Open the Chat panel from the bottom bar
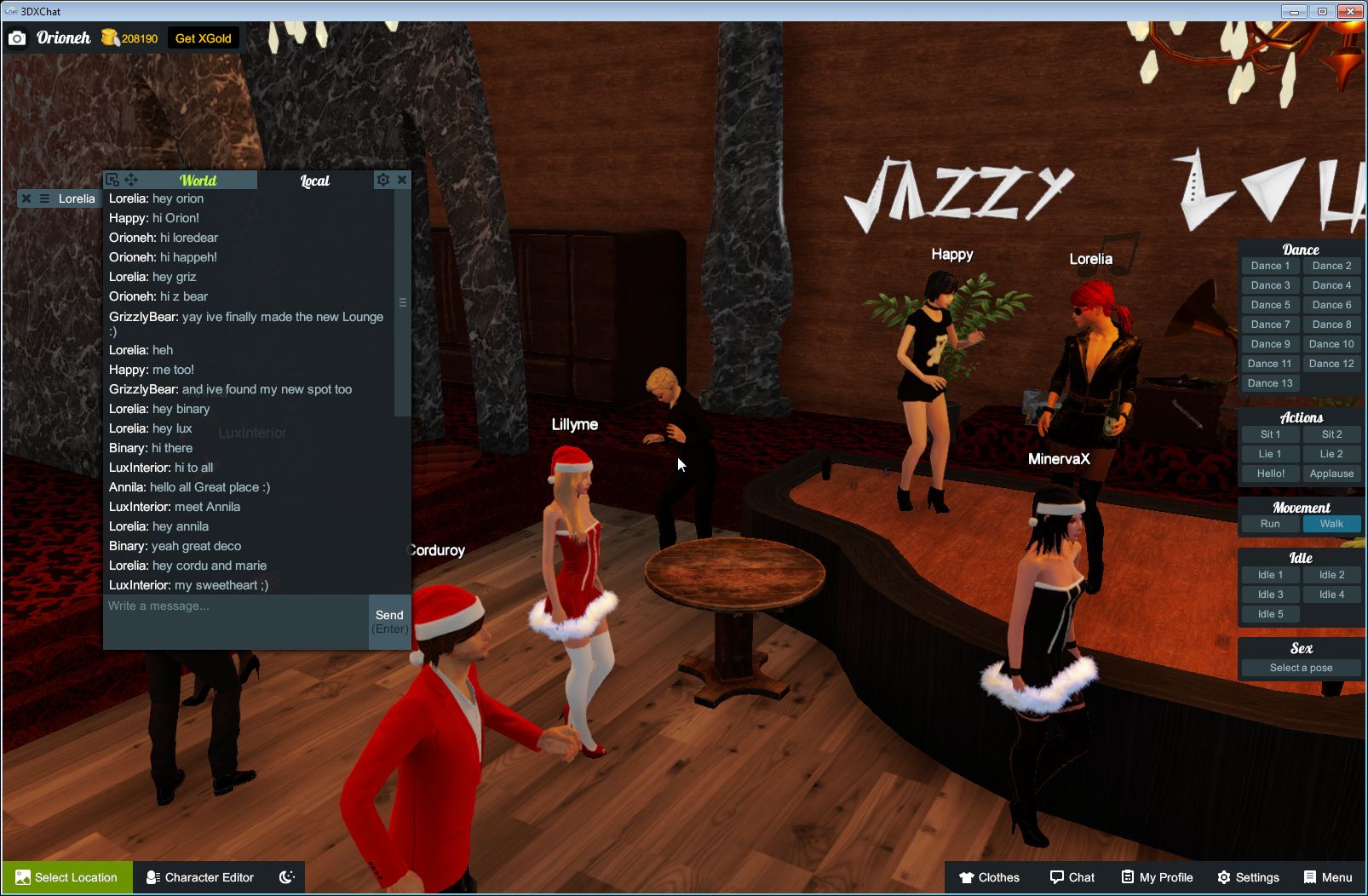The width and height of the screenshot is (1368, 896). [1072, 877]
